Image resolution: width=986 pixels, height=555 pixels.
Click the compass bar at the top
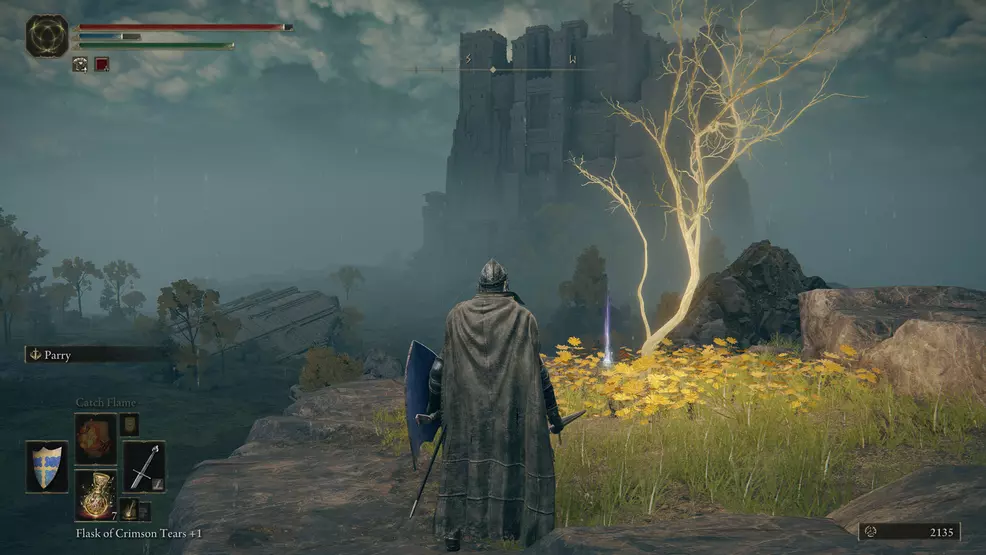coord(518,68)
